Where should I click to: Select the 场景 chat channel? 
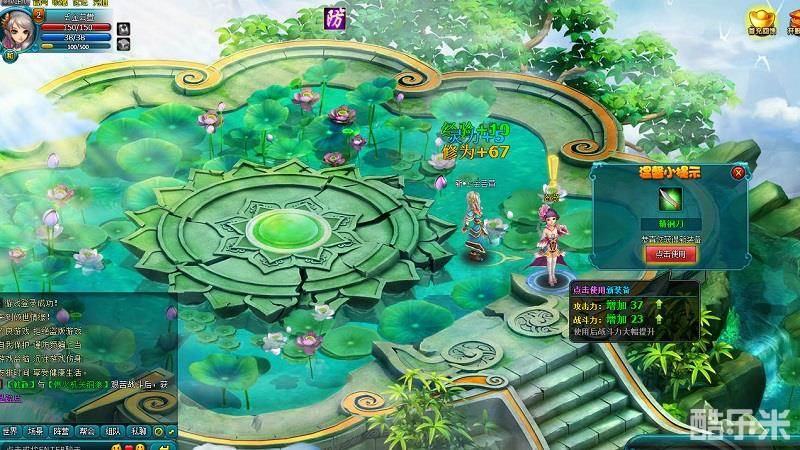coord(36,431)
